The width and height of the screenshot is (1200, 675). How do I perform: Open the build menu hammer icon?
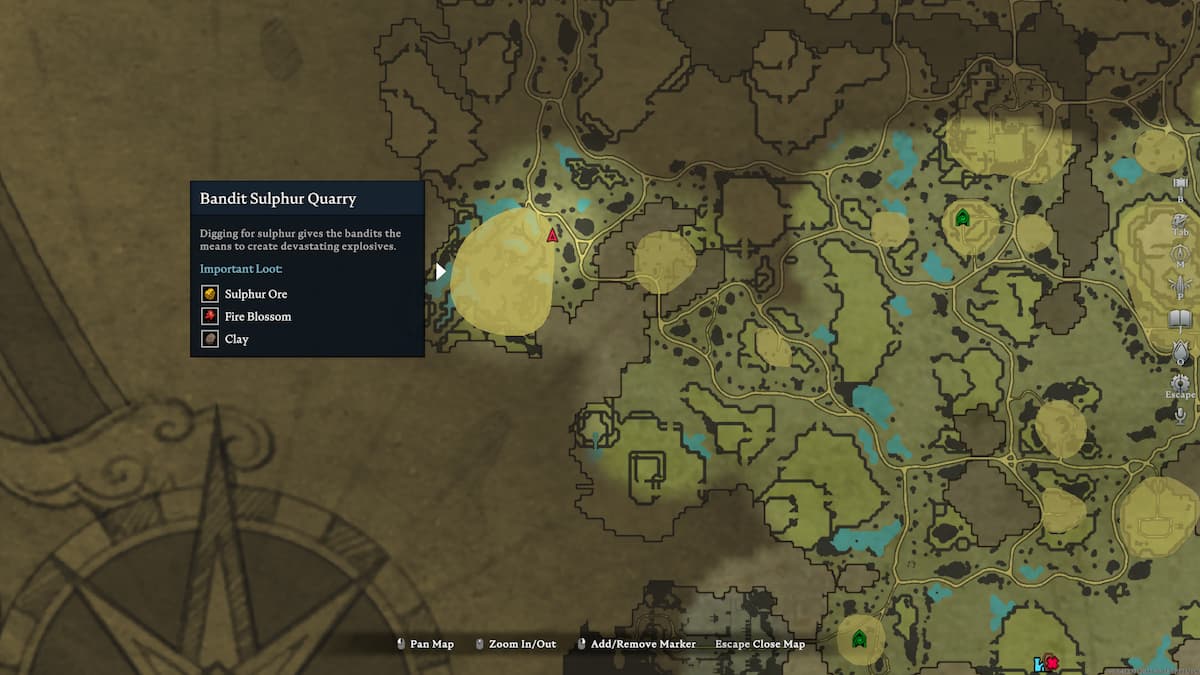pos(1180,185)
